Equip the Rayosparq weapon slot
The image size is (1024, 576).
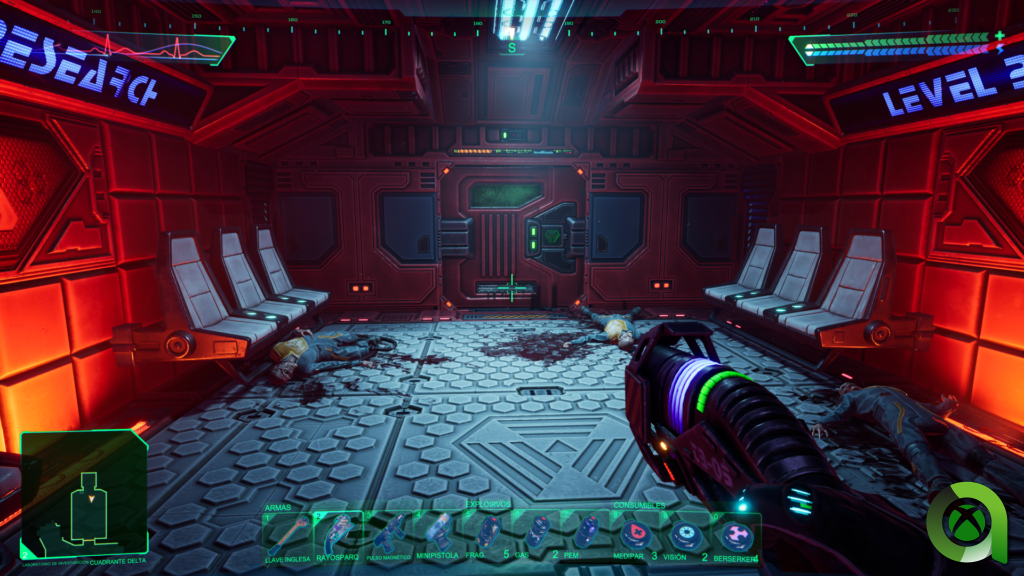[x=338, y=536]
